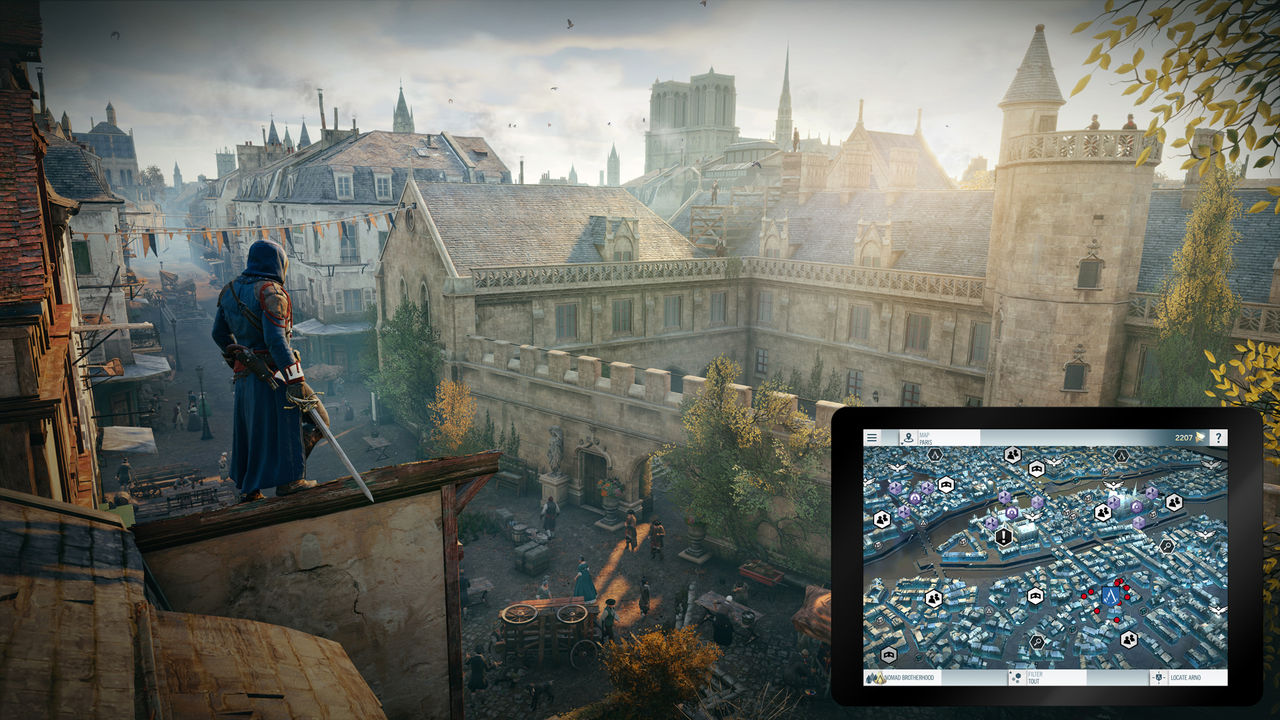Select the black exclamation mission marker
Image resolution: width=1280 pixels, height=720 pixels.
1003,536
